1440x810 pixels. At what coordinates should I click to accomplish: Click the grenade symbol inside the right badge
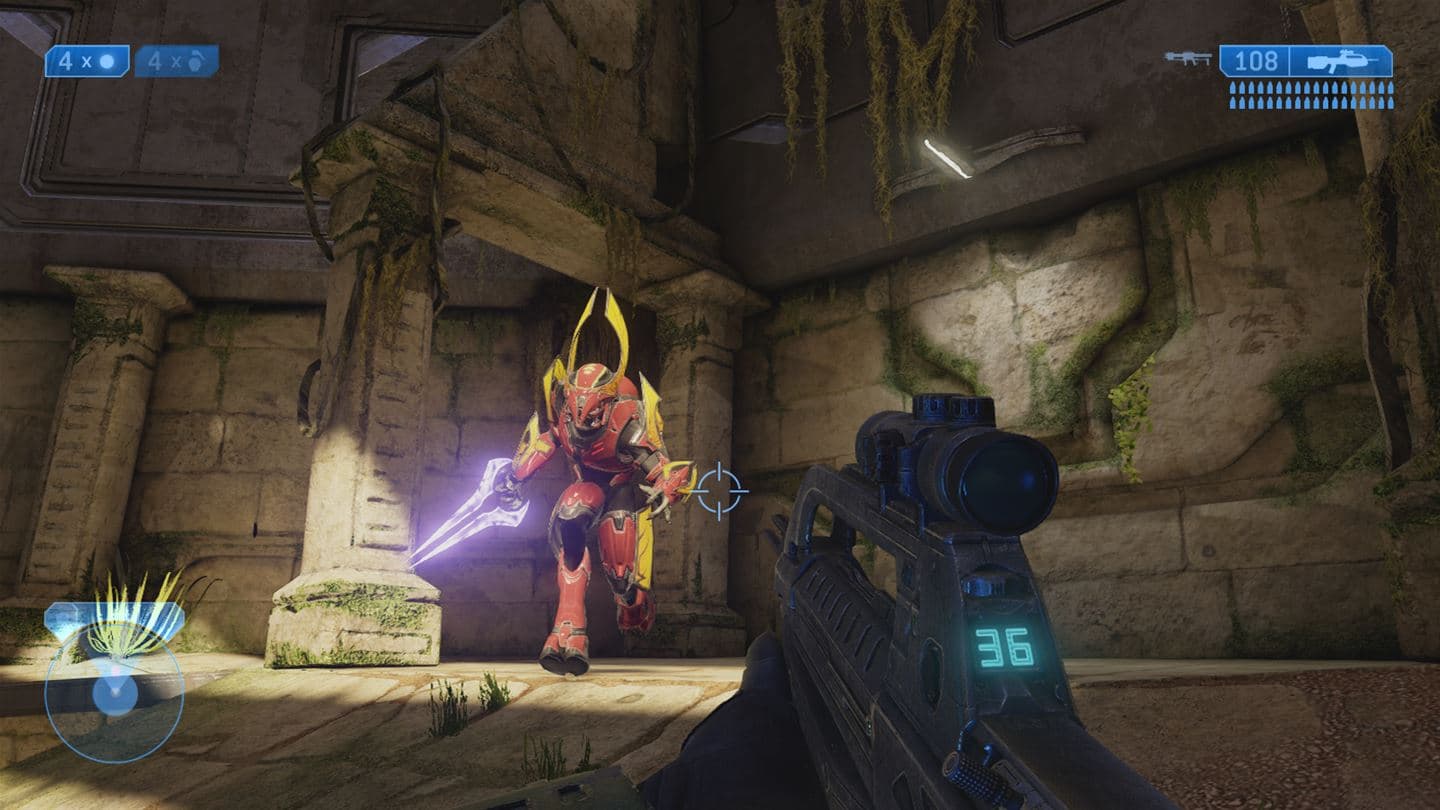(196, 61)
